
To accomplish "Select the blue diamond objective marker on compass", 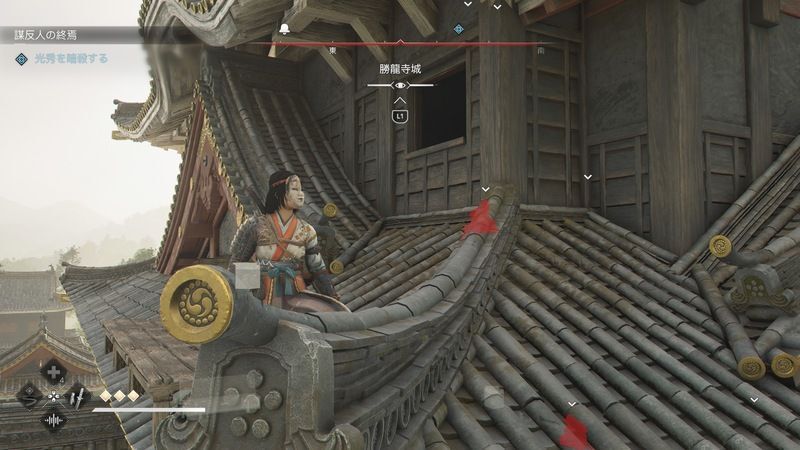I will point(459,29).
